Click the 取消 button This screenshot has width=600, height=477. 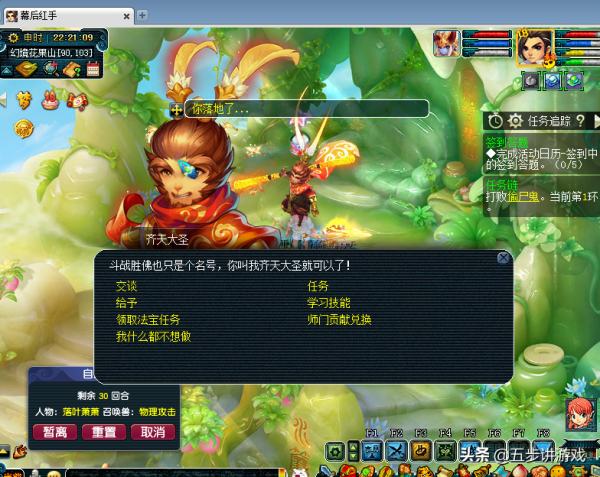tap(152, 432)
